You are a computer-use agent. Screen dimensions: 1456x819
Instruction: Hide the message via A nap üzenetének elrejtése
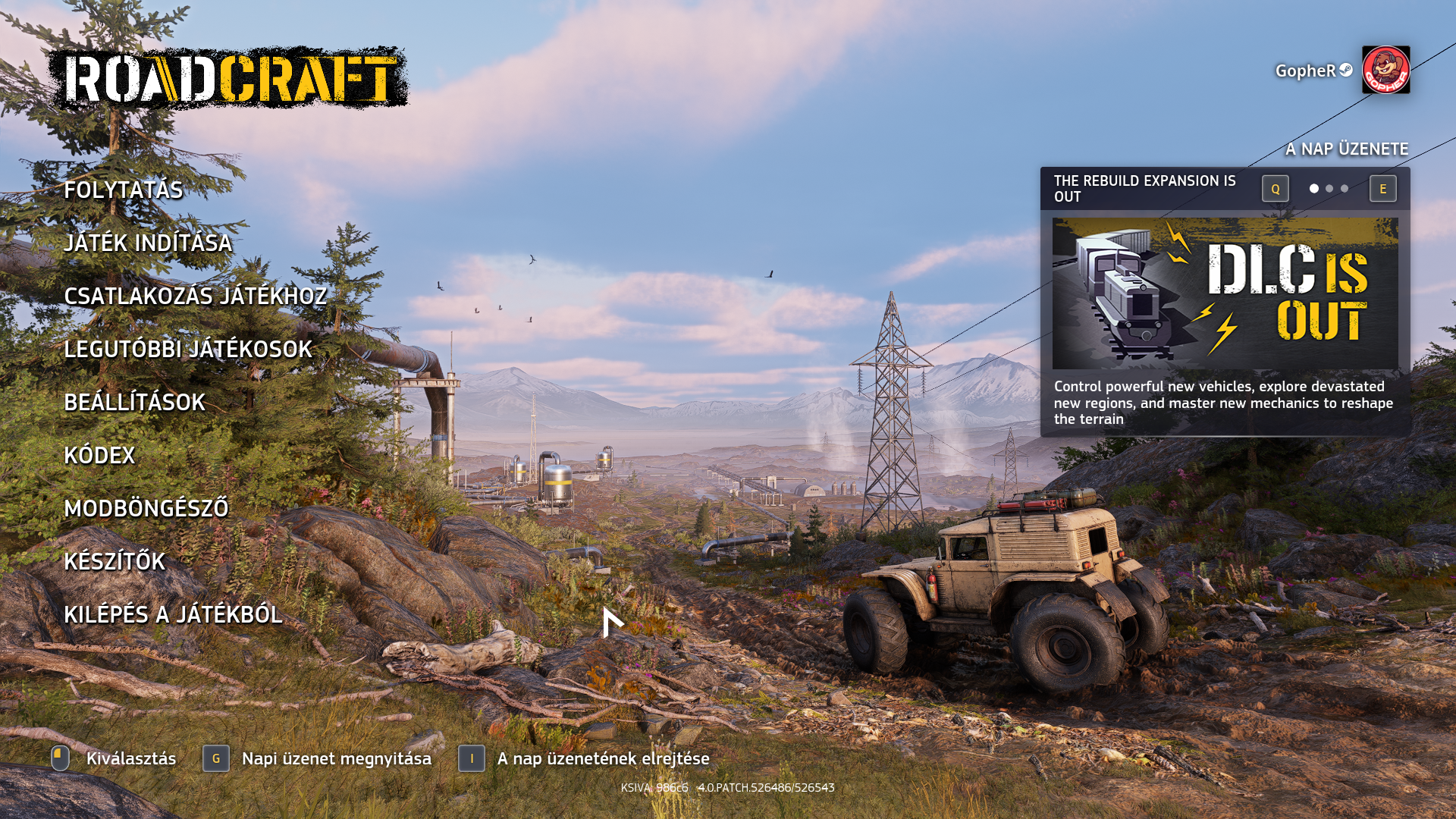(x=603, y=758)
